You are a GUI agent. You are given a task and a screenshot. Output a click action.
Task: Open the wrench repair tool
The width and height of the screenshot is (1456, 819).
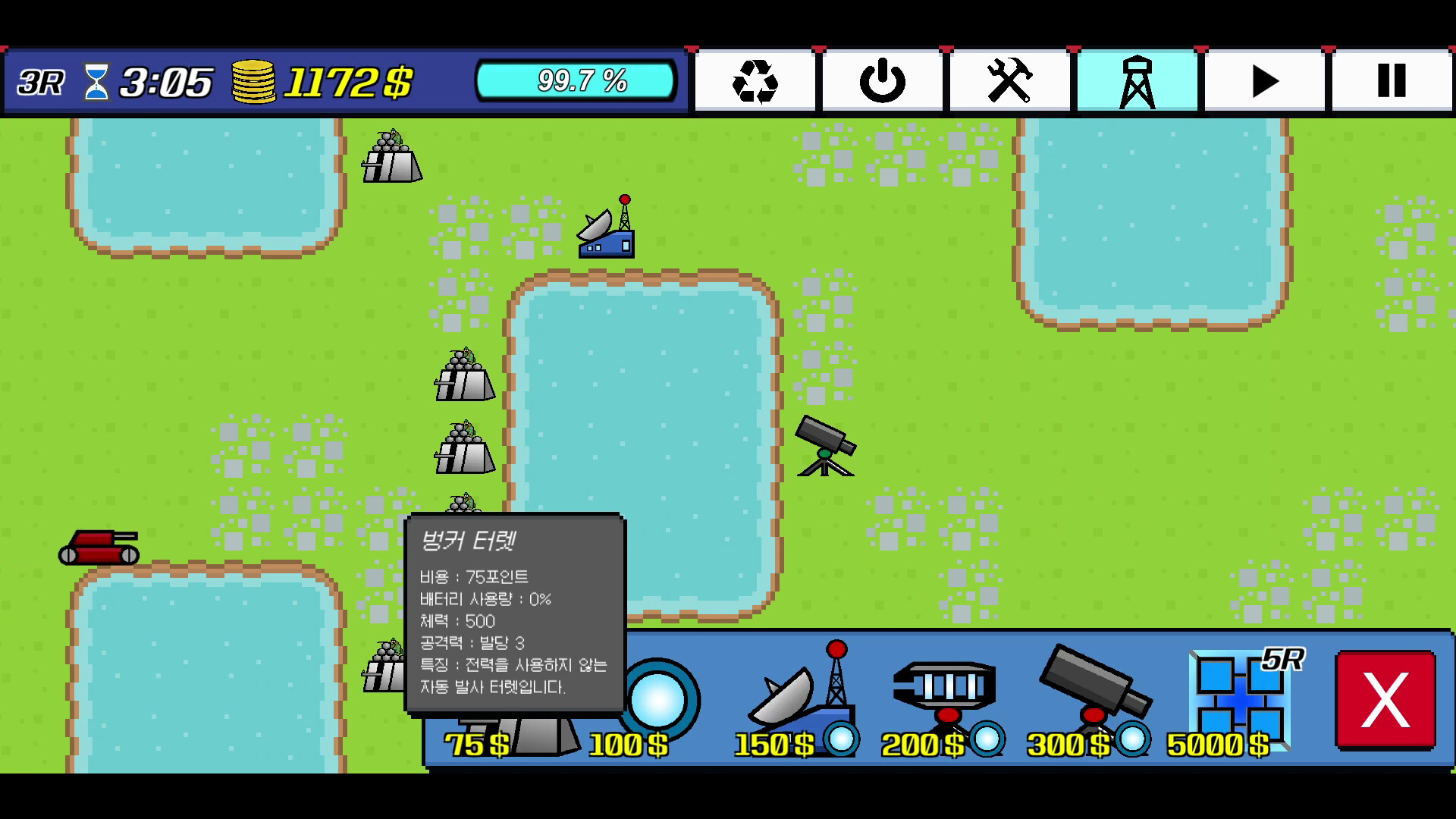1009,80
